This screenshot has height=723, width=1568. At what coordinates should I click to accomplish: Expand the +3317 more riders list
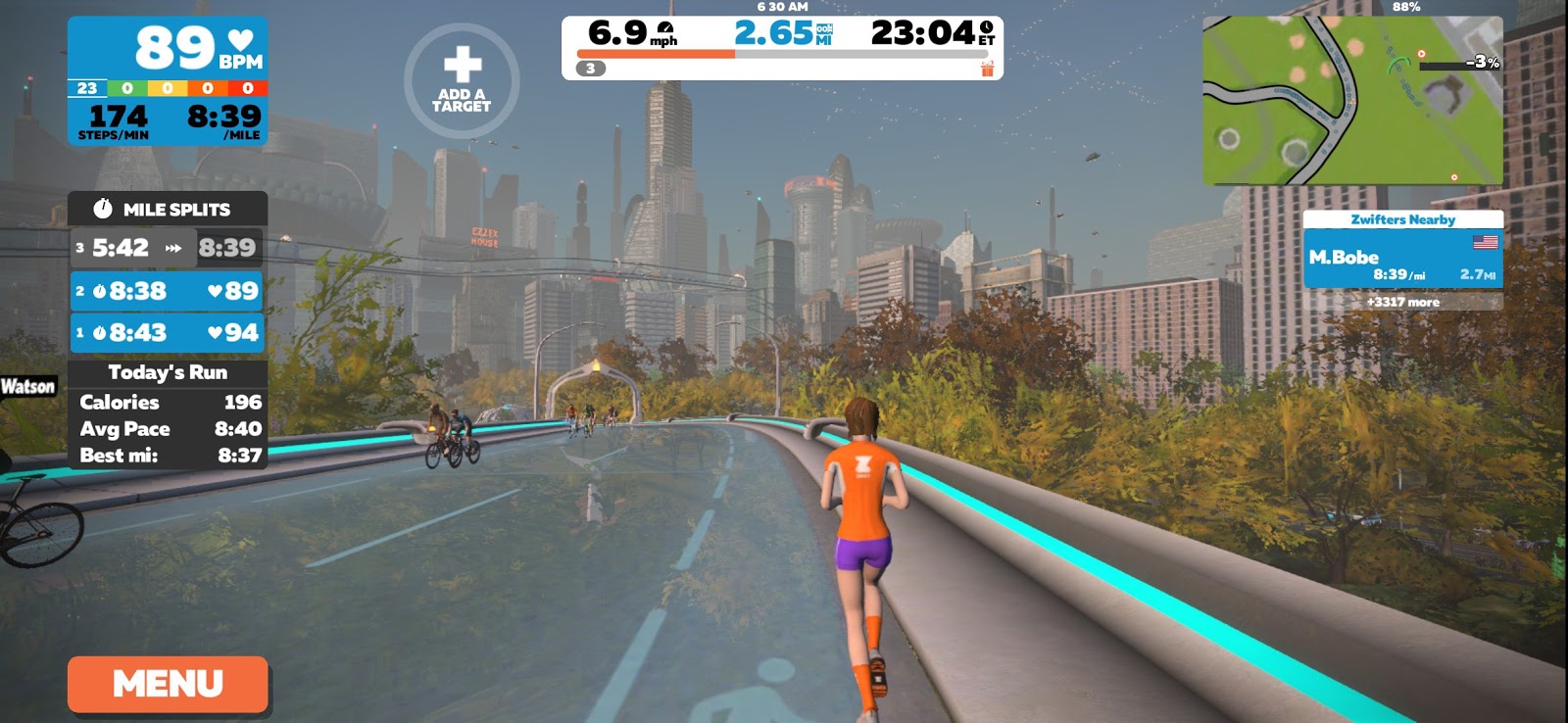tap(1402, 302)
